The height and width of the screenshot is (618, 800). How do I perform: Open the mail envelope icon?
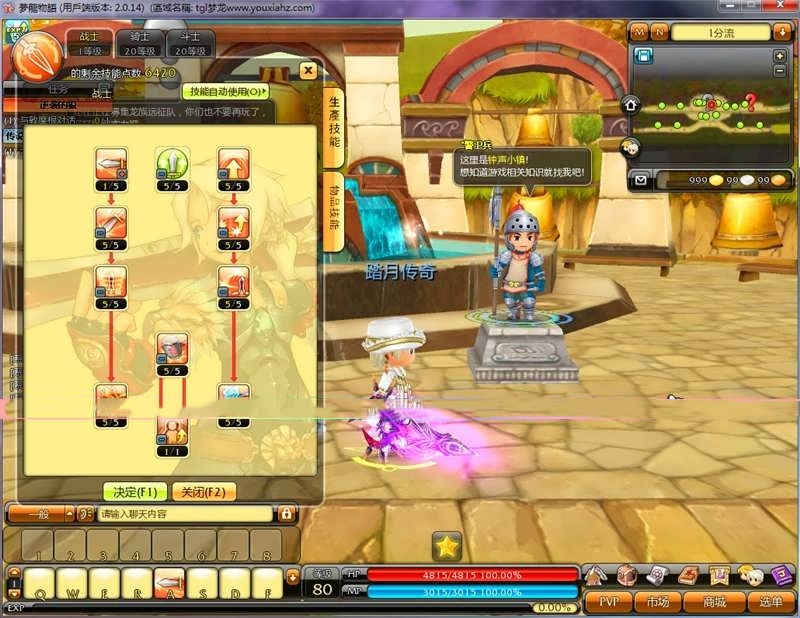(641, 180)
